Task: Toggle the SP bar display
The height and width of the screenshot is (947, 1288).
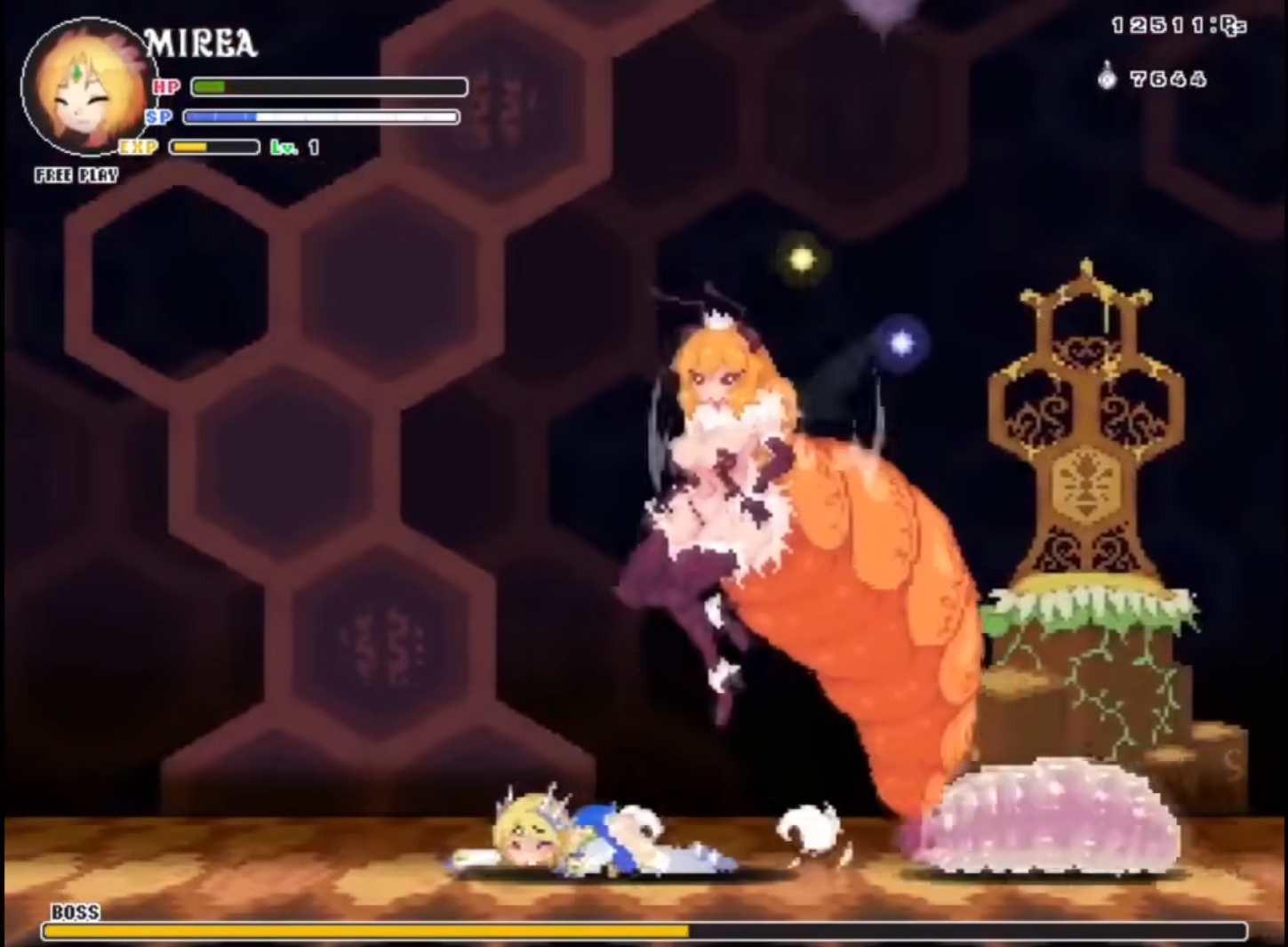Action: [x=320, y=116]
